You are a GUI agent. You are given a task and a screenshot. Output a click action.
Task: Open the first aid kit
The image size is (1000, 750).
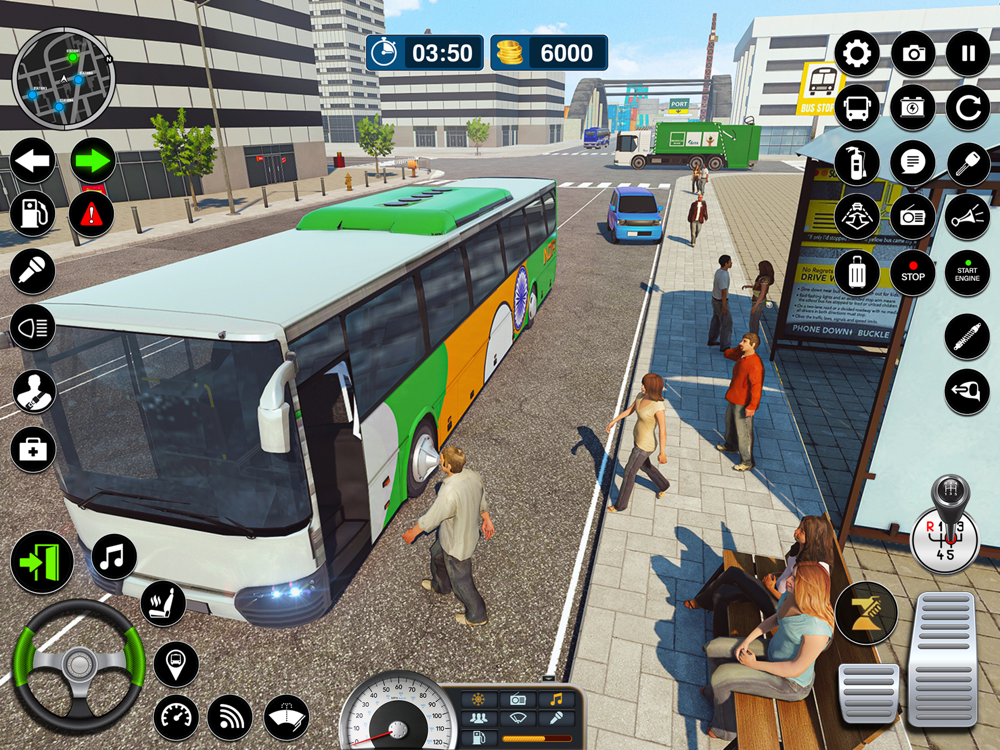point(33,449)
